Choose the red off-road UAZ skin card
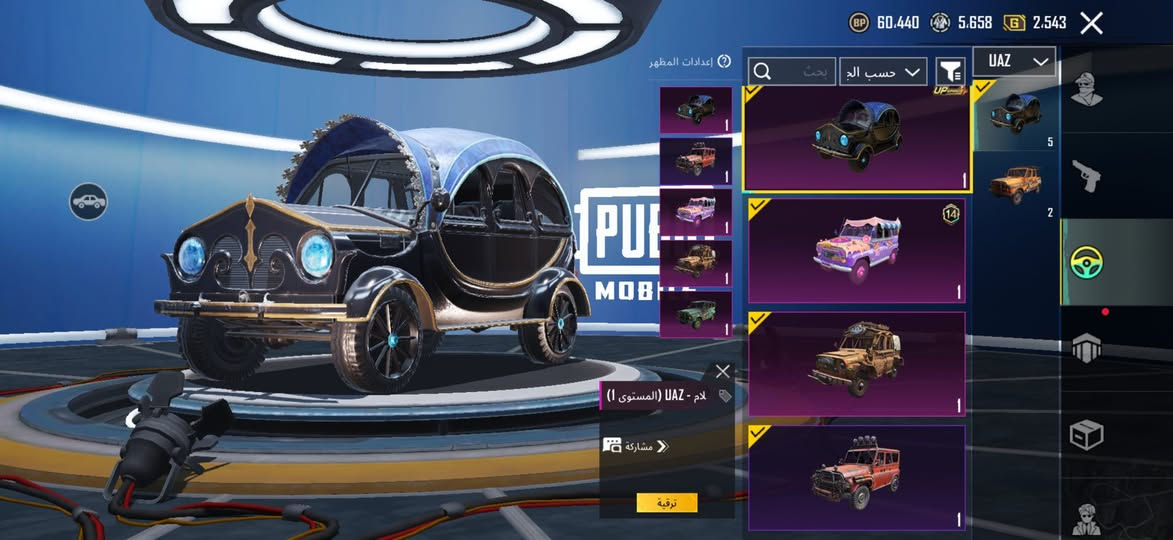 click(857, 476)
